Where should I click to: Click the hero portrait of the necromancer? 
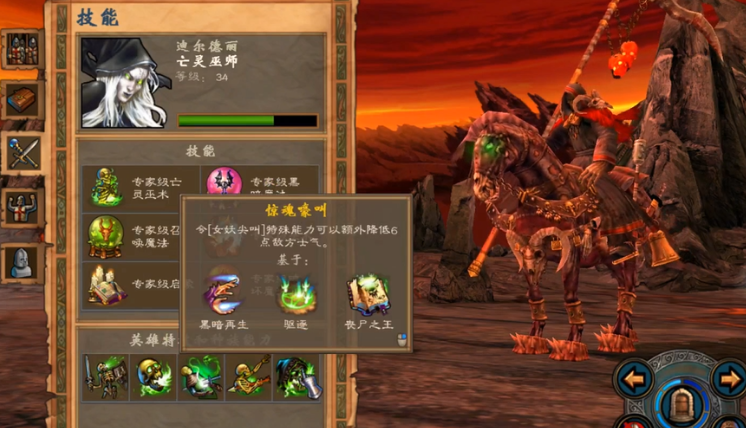(123, 83)
